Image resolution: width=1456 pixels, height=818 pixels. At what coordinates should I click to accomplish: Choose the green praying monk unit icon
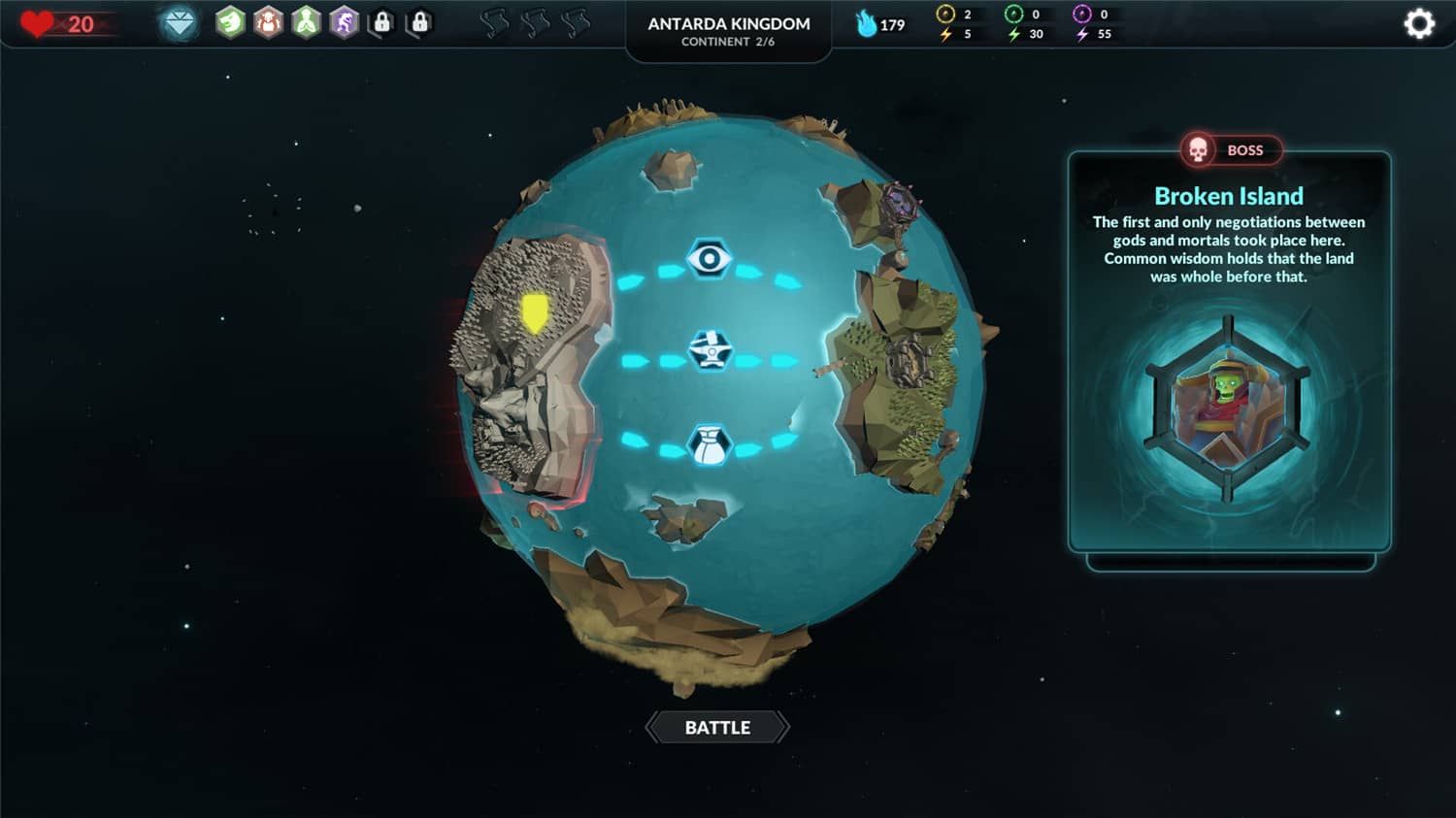[307, 22]
